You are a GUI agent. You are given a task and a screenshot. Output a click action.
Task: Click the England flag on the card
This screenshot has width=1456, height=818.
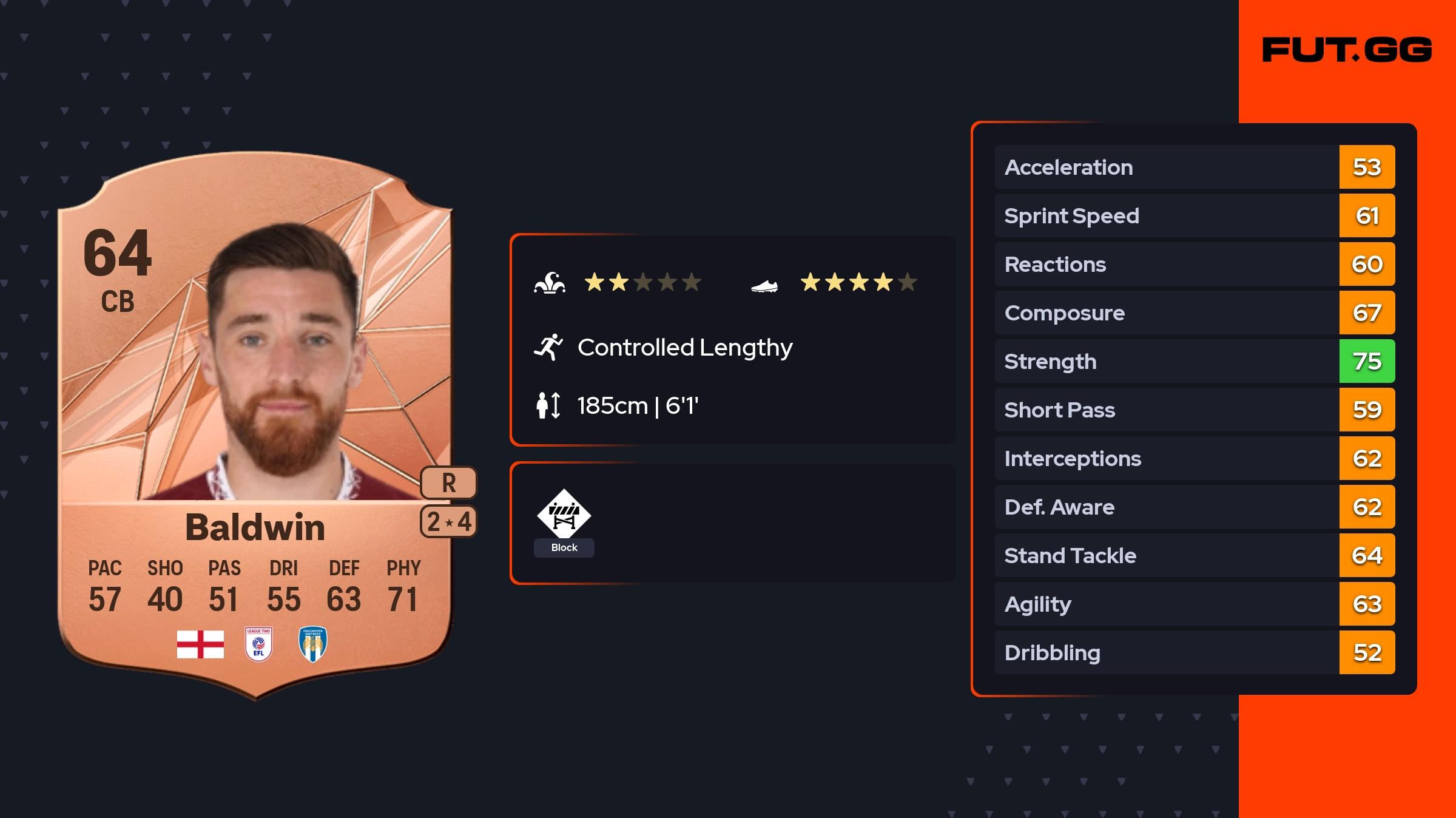(200, 644)
